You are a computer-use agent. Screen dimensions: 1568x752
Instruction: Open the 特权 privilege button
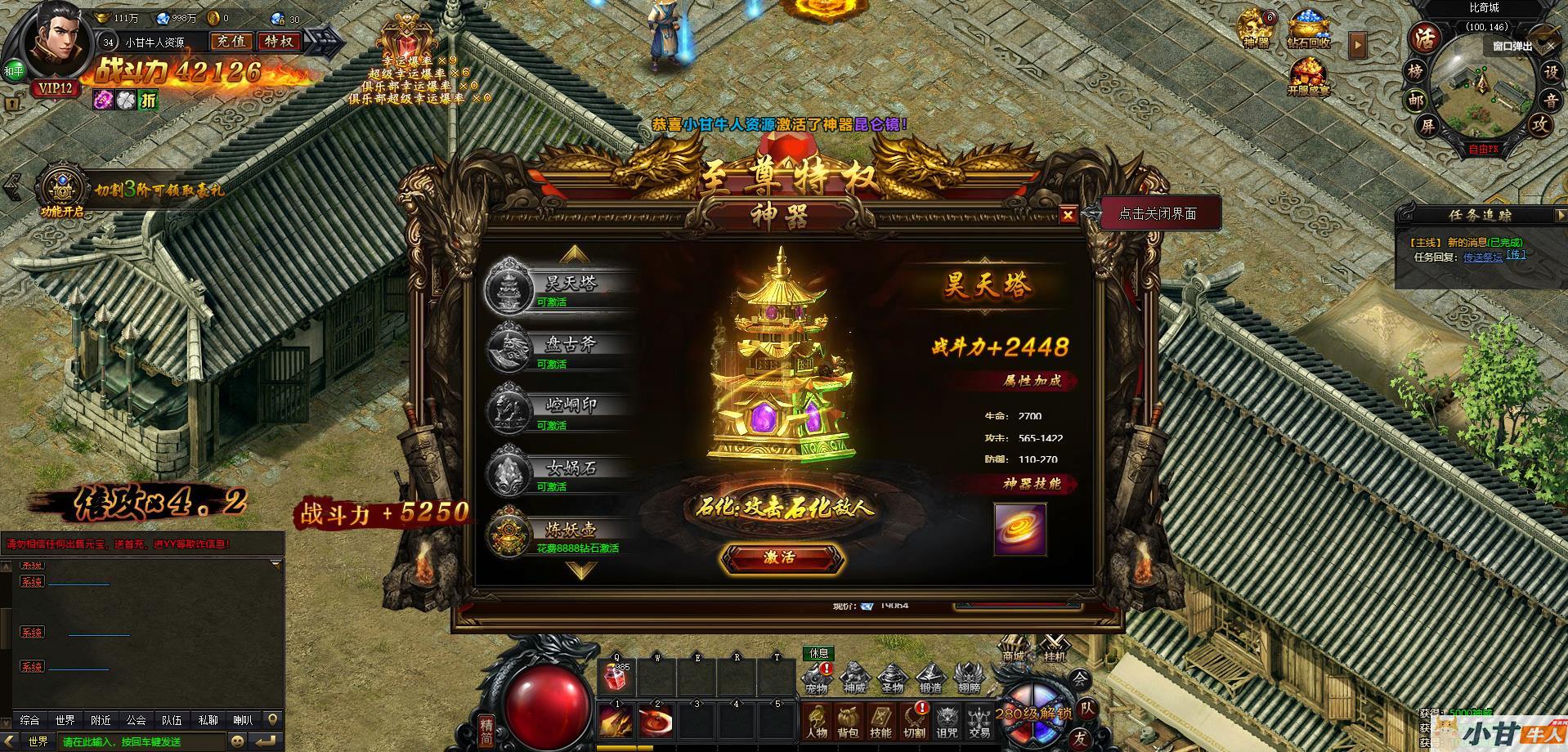tap(279, 42)
